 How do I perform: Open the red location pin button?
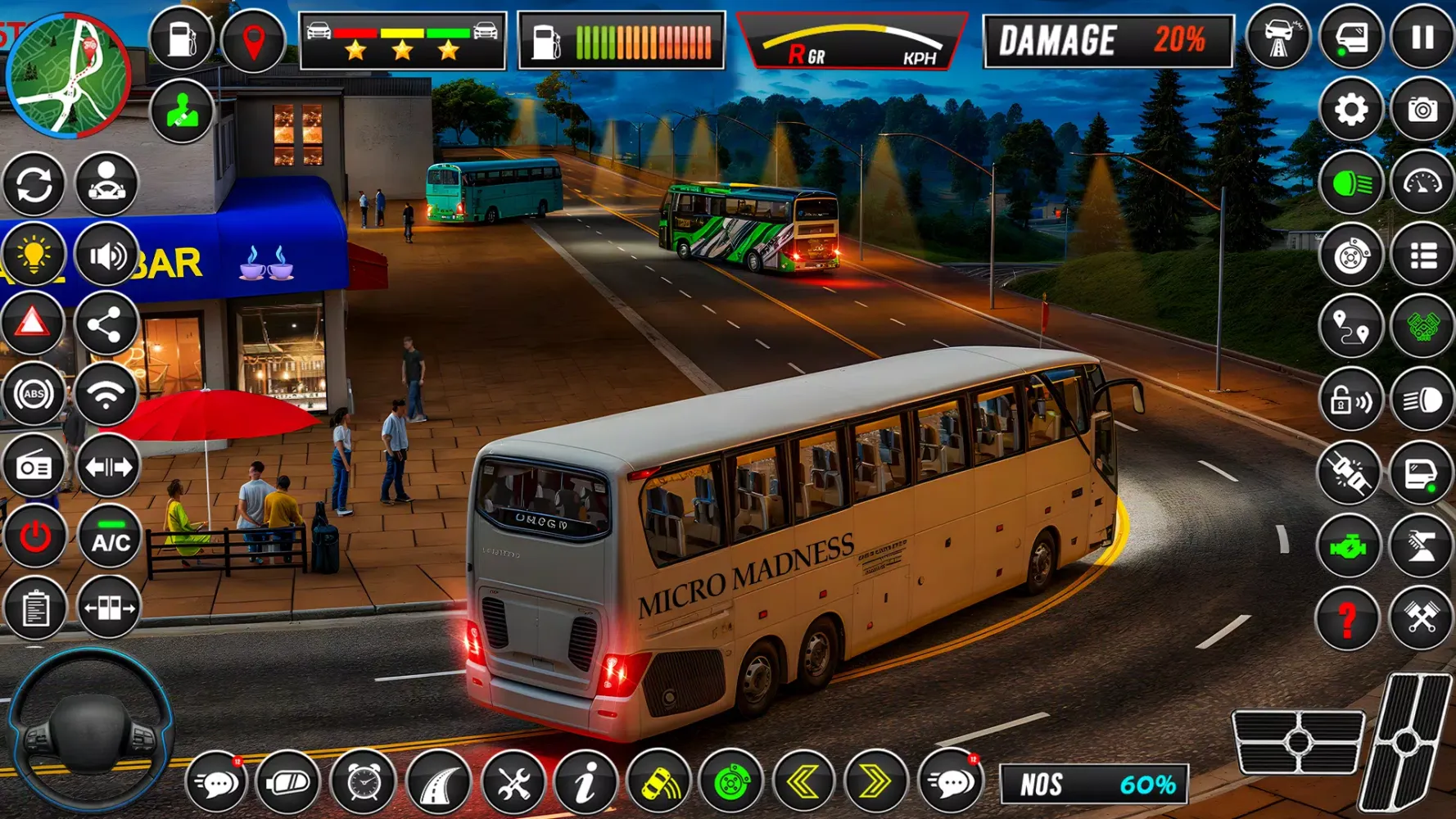[x=253, y=41]
